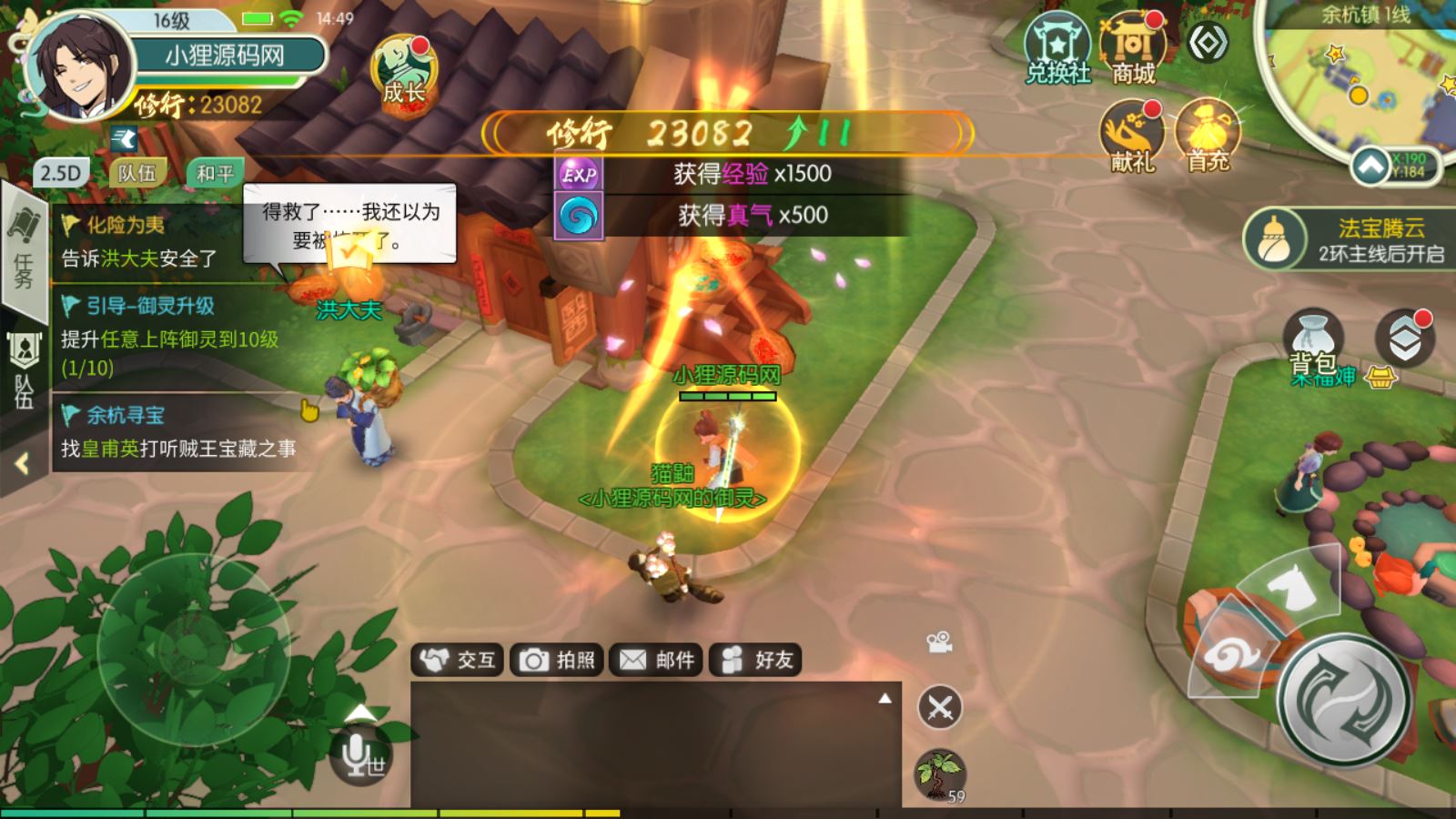Select the 余杭寻宝 quest entry
Image resolution: width=1456 pixels, height=819 pixels.
point(177,431)
